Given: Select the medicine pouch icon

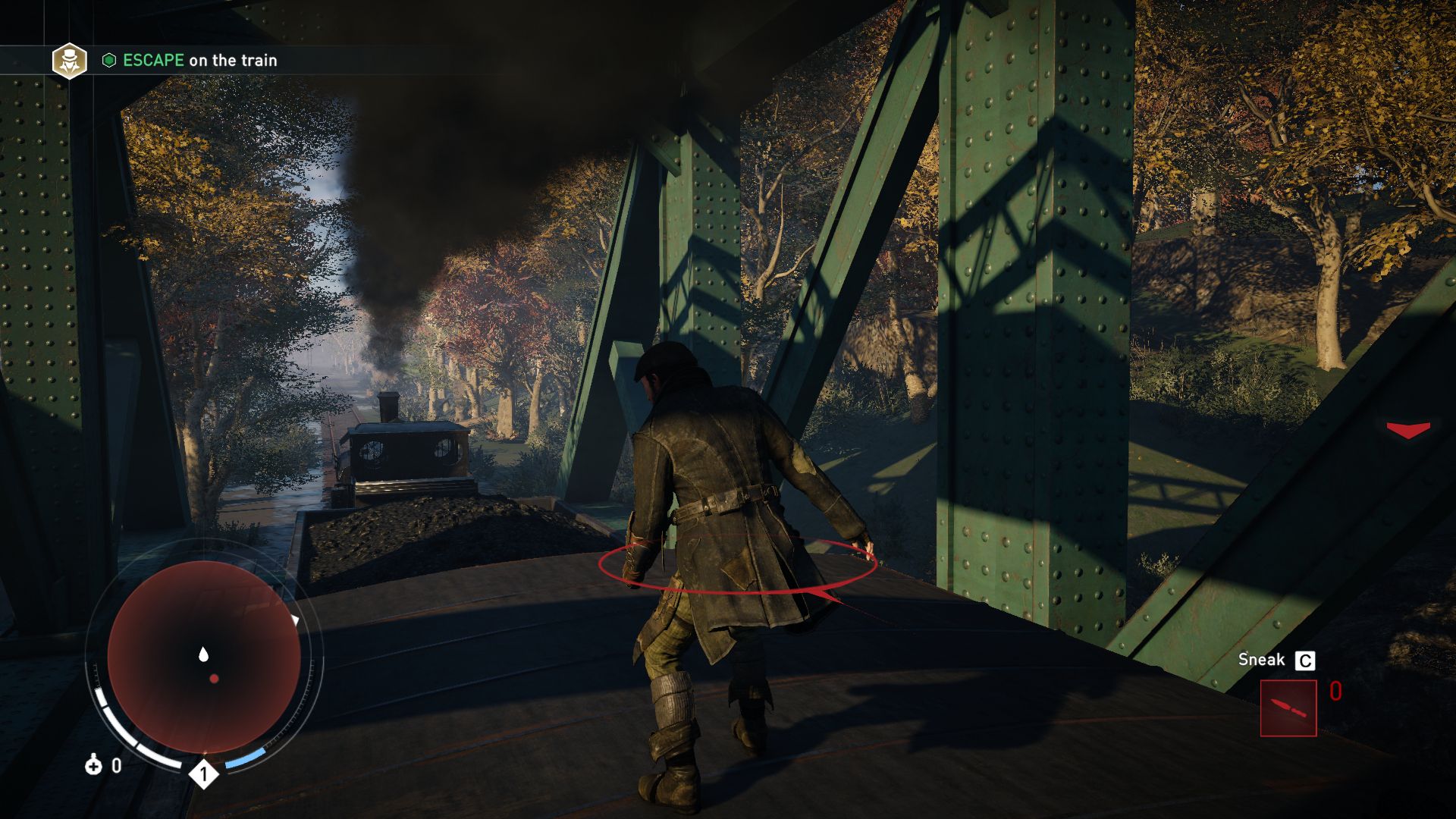Looking at the screenshot, I should click(93, 765).
